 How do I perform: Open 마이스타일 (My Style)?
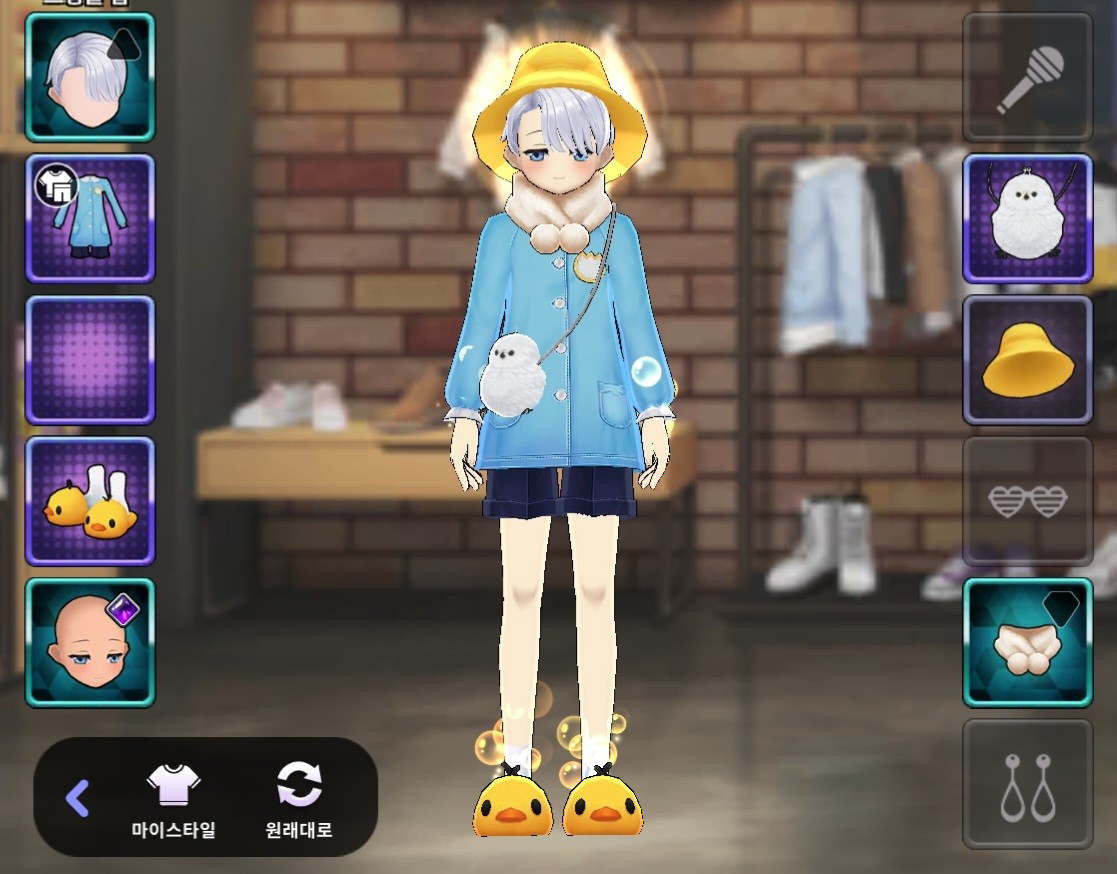click(174, 799)
